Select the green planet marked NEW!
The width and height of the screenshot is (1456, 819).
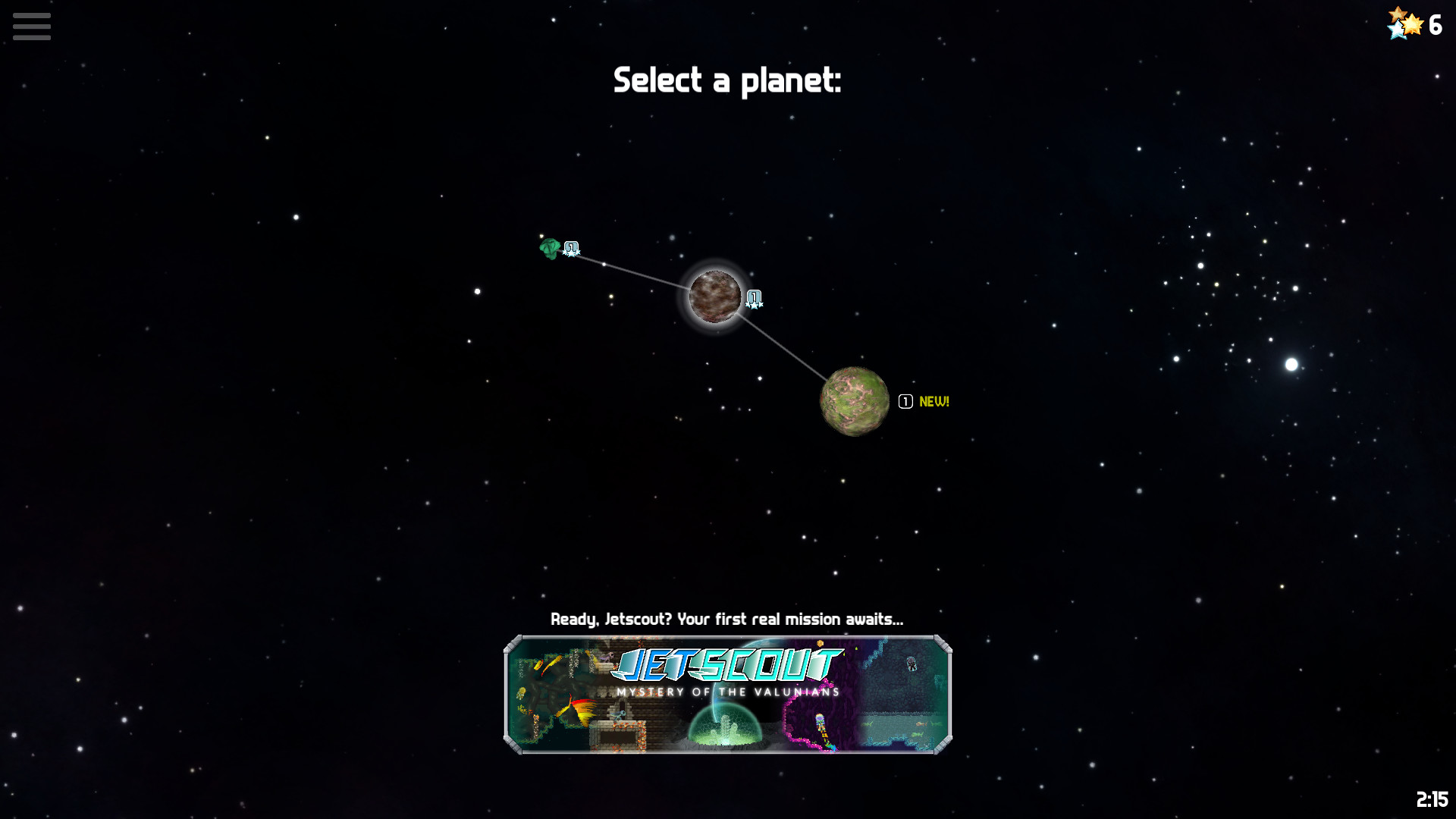(x=855, y=401)
